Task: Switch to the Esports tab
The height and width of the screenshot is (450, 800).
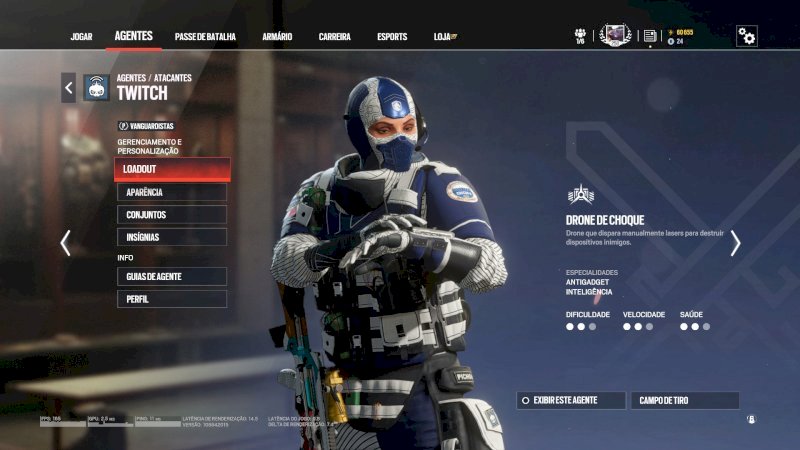Action: (392, 37)
